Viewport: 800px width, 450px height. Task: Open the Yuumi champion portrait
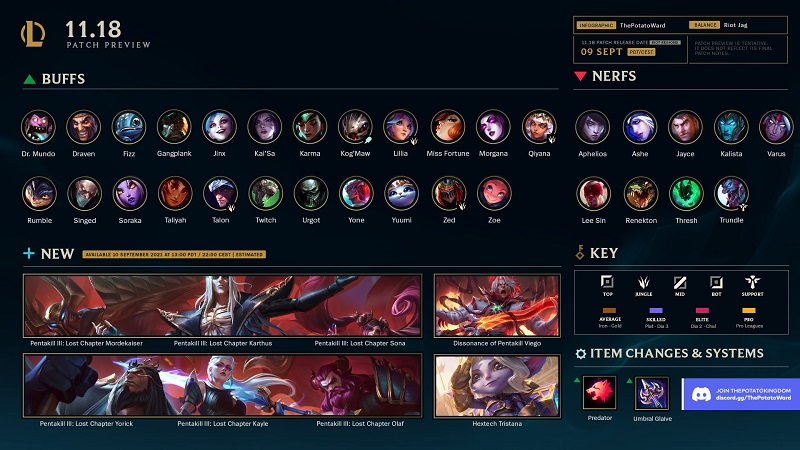point(401,193)
